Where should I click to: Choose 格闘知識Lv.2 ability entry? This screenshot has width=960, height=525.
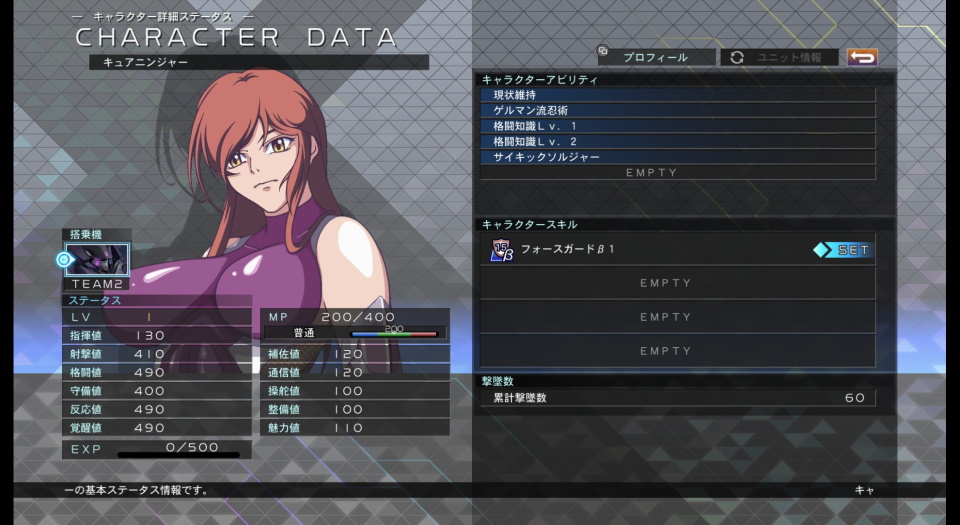pyautogui.click(x=677, y=141)
